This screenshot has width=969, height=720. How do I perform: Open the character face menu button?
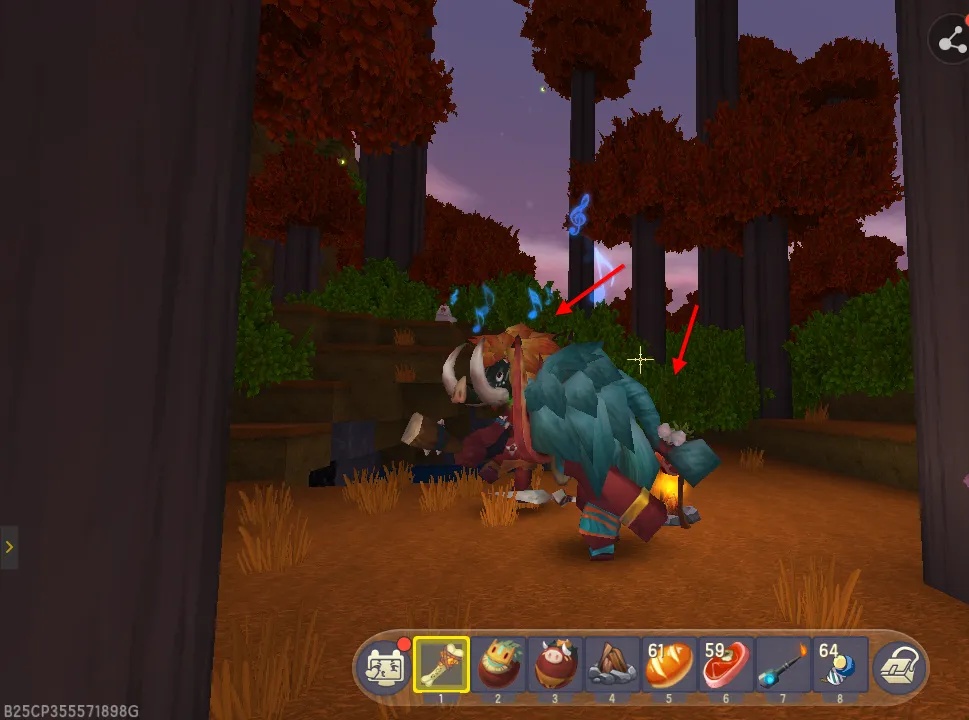tap(385, 665)
